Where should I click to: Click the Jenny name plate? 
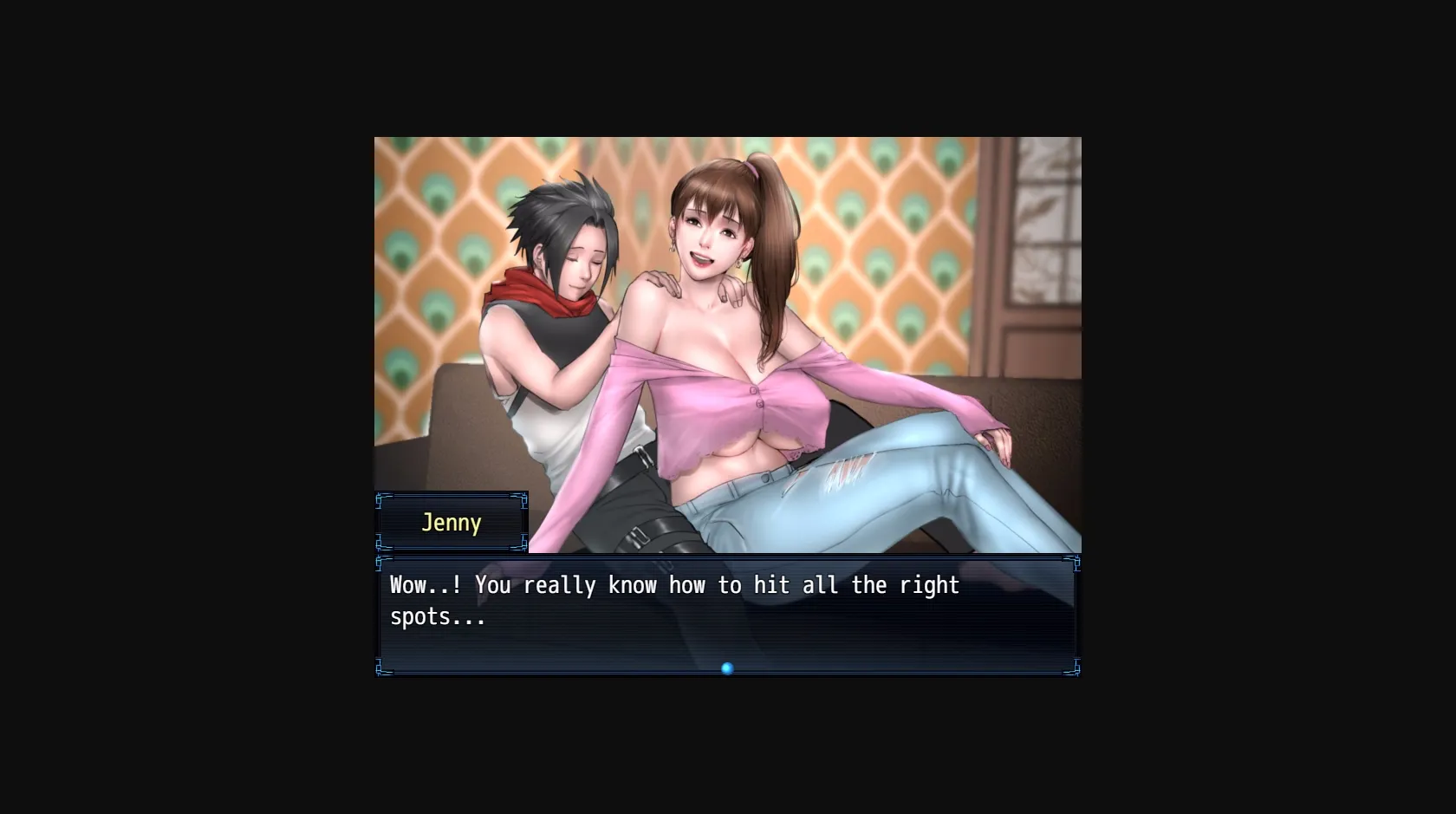coord(452,523)
